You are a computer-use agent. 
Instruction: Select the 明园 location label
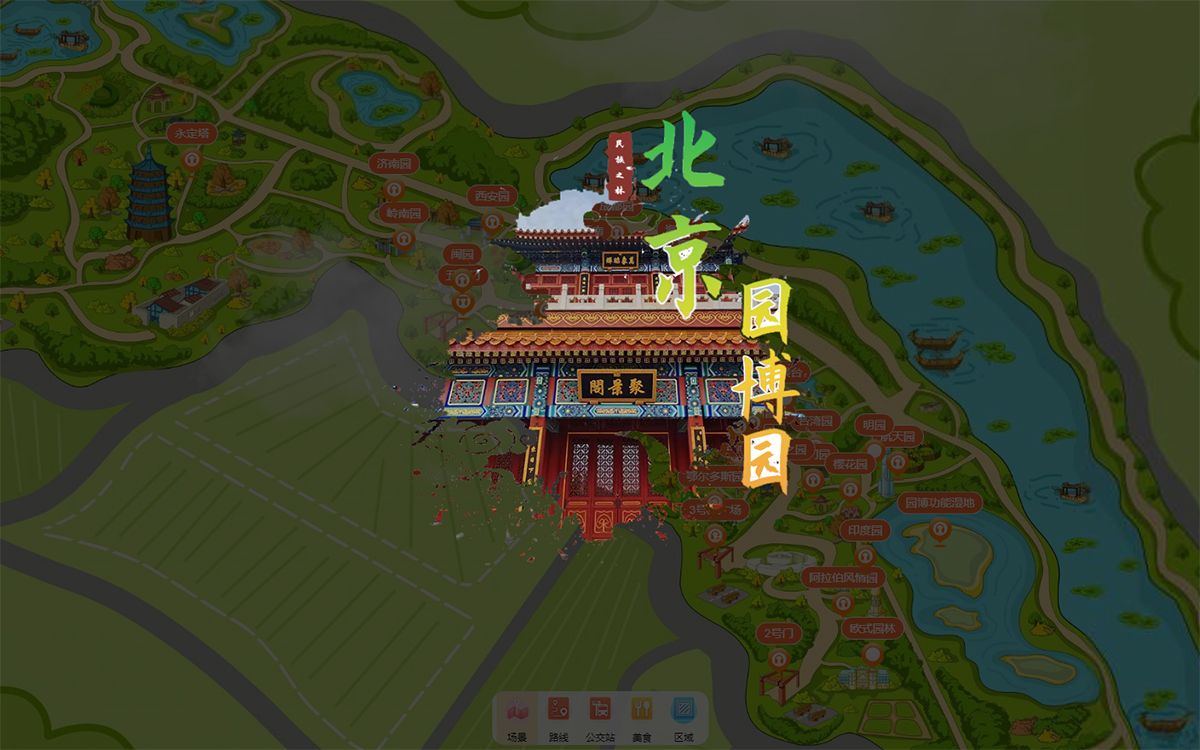(x=874, y=425)
